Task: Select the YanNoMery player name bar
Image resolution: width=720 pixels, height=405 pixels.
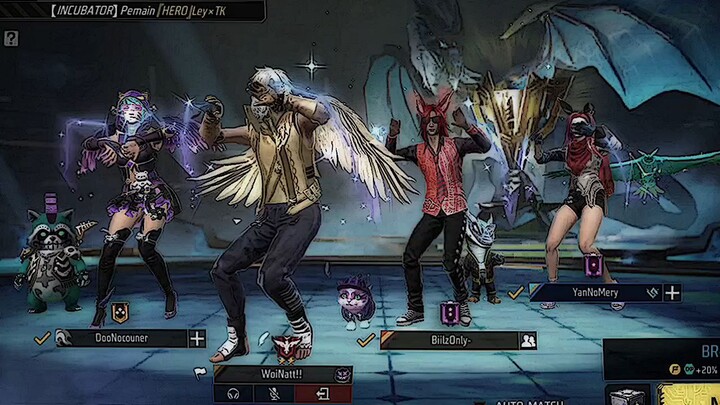Action: pos(594,293)
